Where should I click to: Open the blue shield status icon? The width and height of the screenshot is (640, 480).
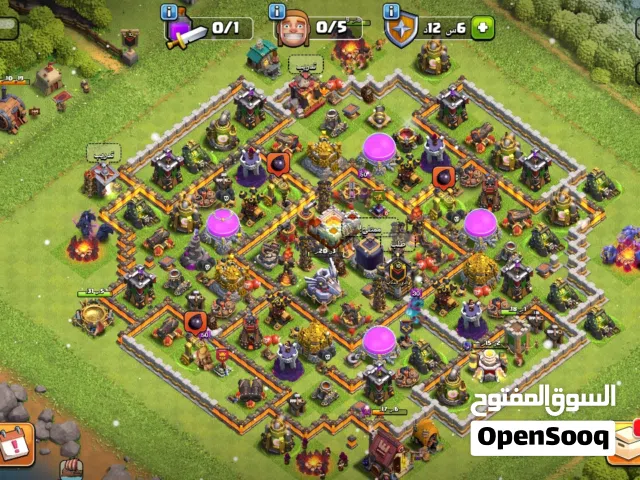[x=400, y=30]
